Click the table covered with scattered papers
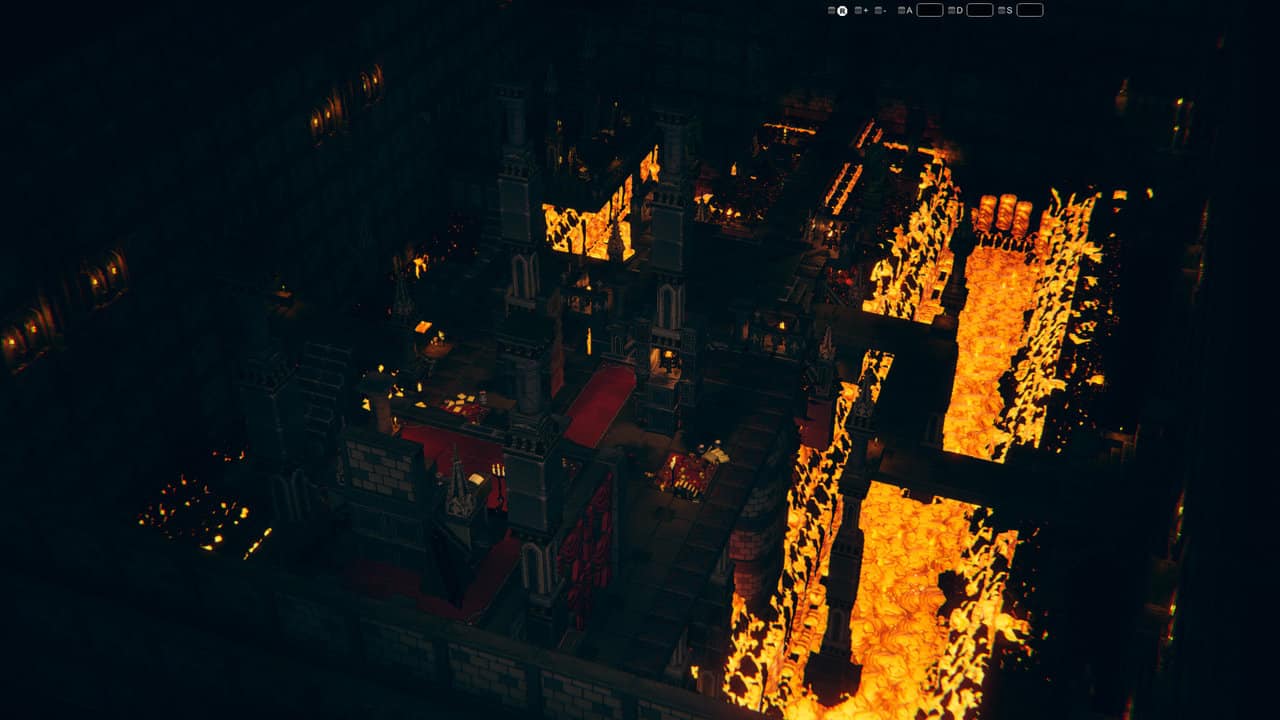Screen dimensions: 1280x720 [460, 402]
